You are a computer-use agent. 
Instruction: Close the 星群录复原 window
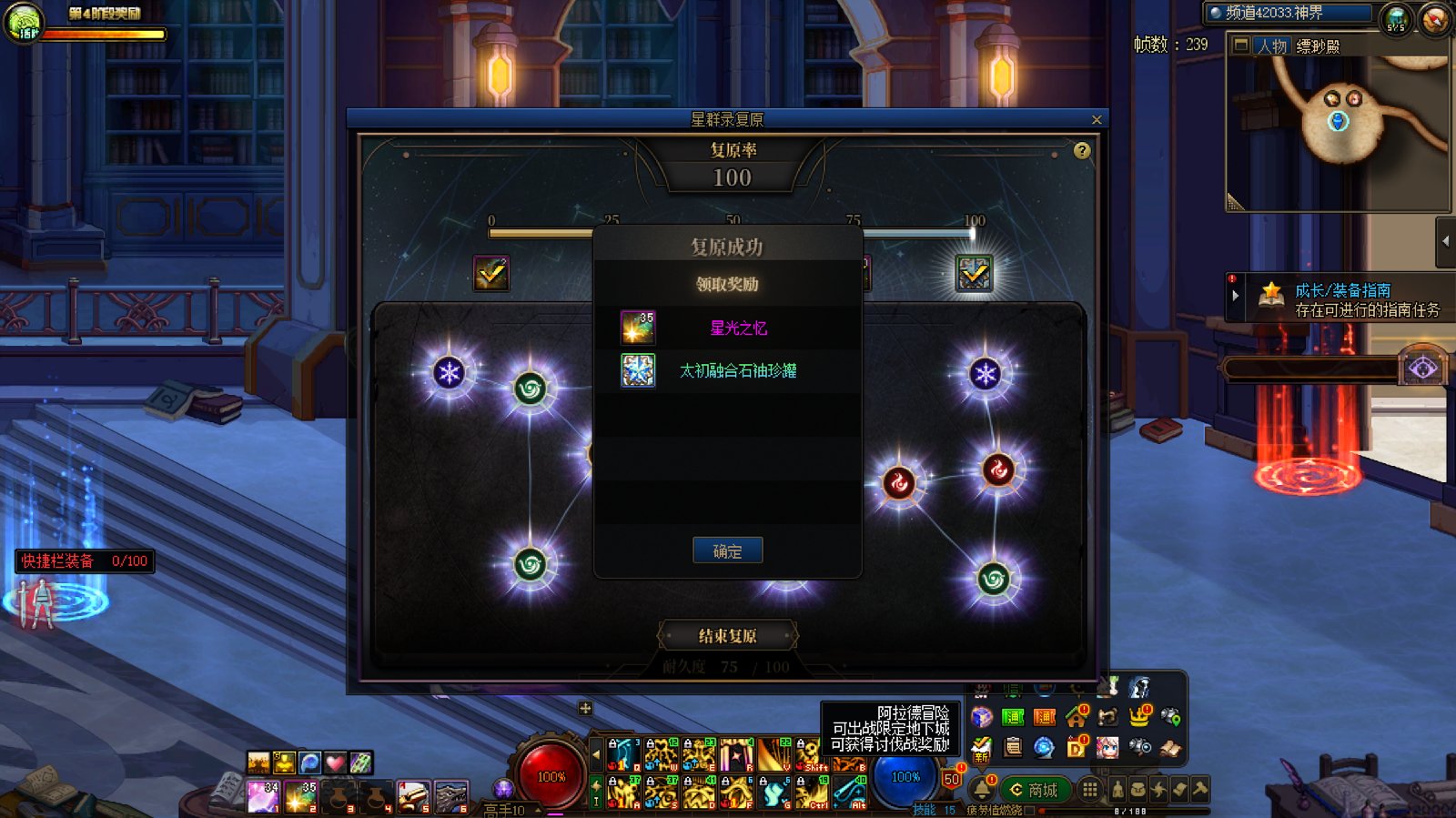pyautogui.click(x=1097, y=119)
